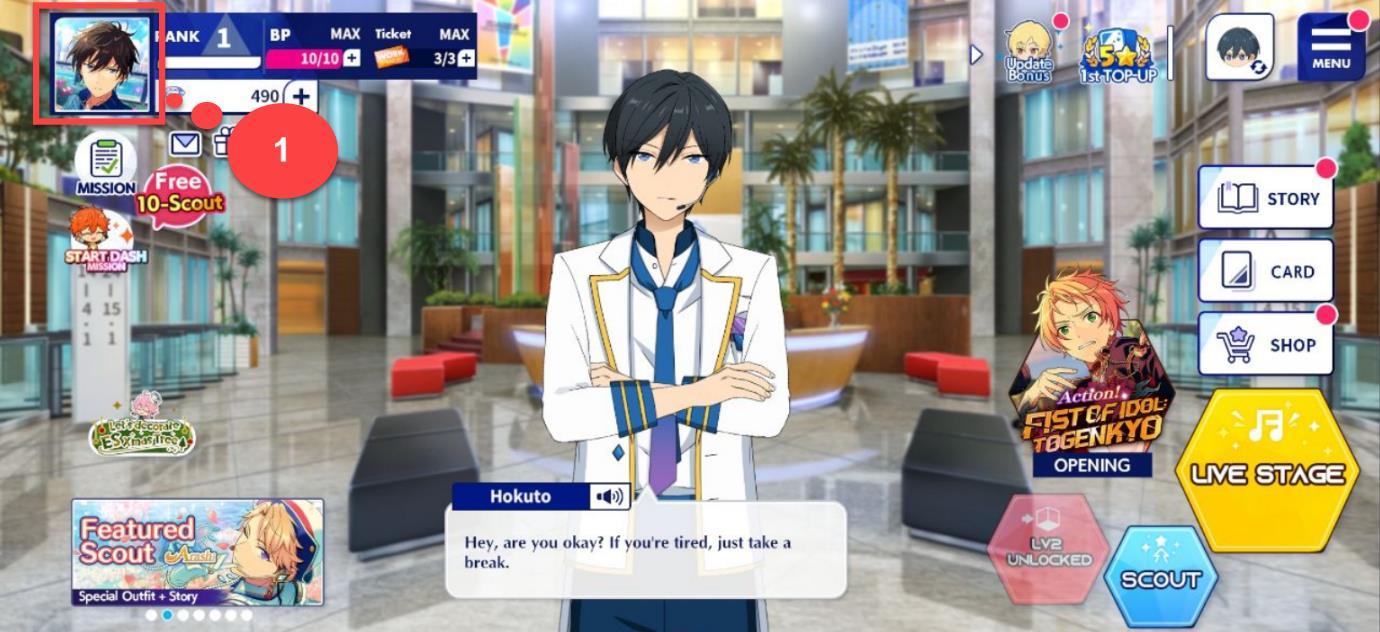Open the ES Xmas Tree decoration event
The width and height of the screenshot is (1380, 632).
[142, 427]
